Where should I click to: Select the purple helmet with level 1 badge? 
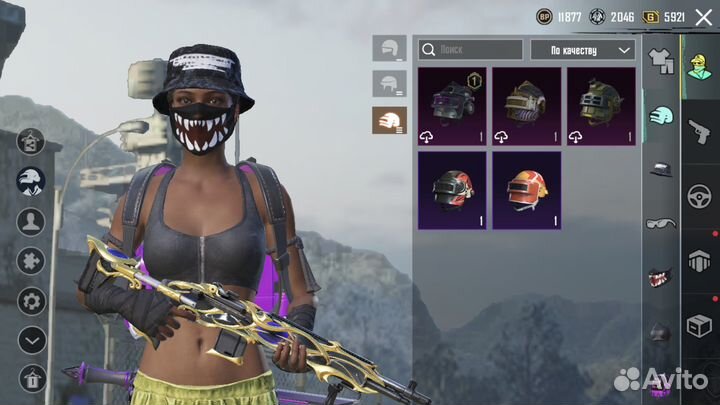pos(452,105)
